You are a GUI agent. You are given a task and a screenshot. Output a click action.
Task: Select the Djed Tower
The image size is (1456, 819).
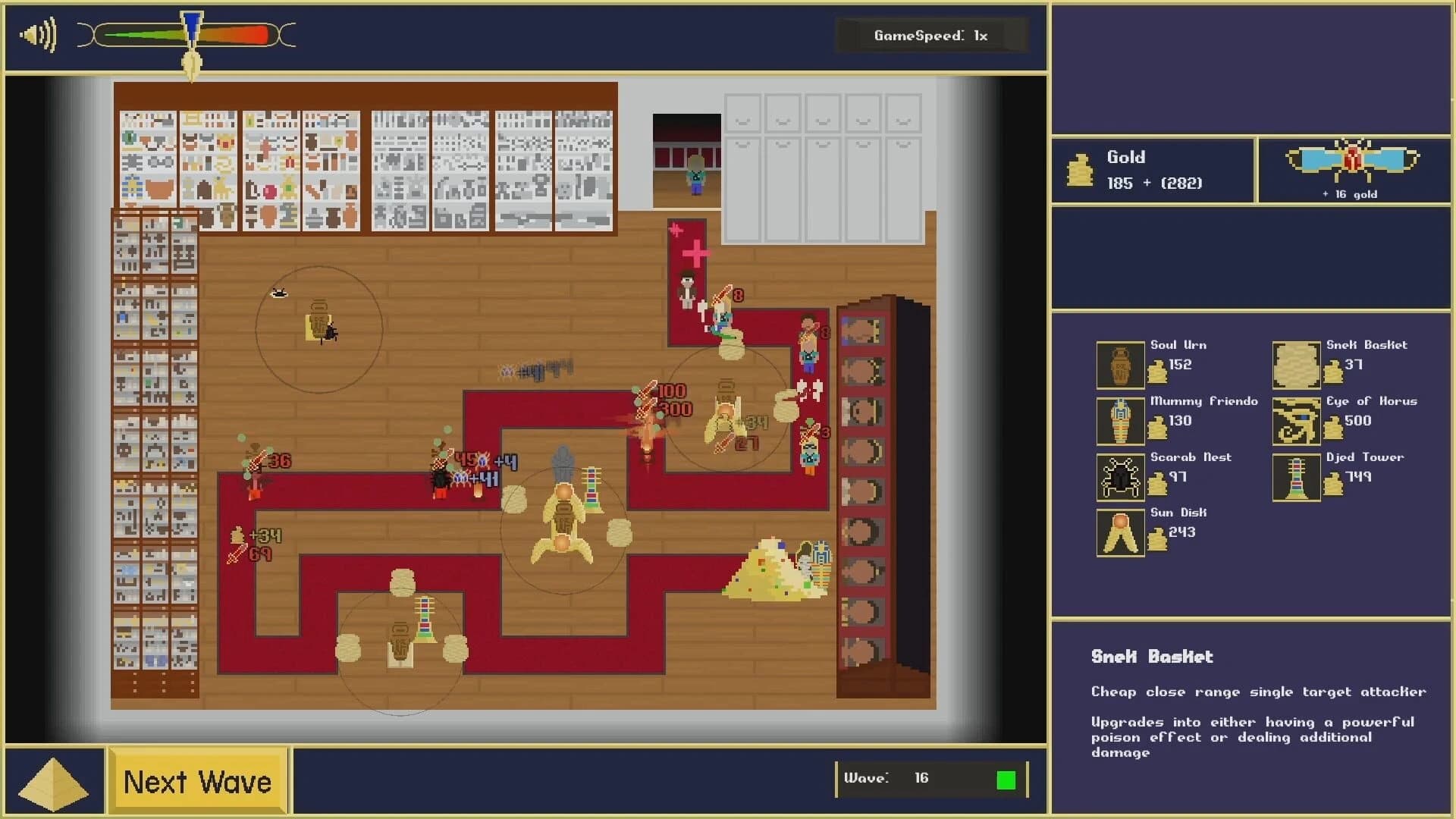(1296, 477)
